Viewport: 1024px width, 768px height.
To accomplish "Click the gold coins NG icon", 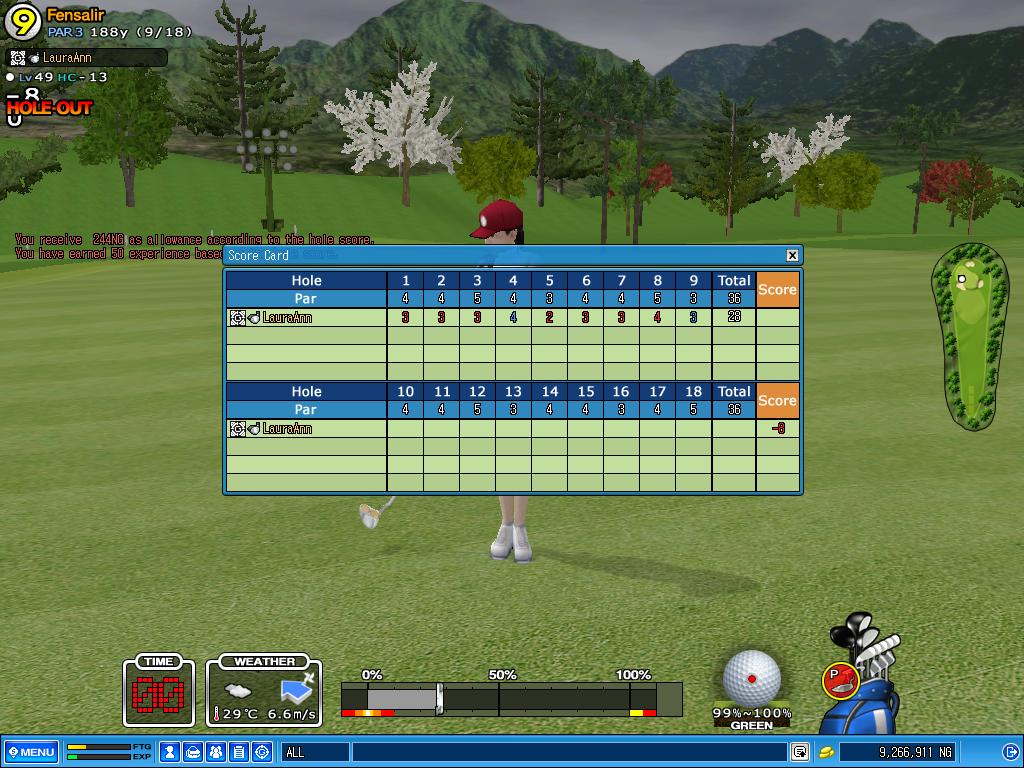I will pos(827,752).
